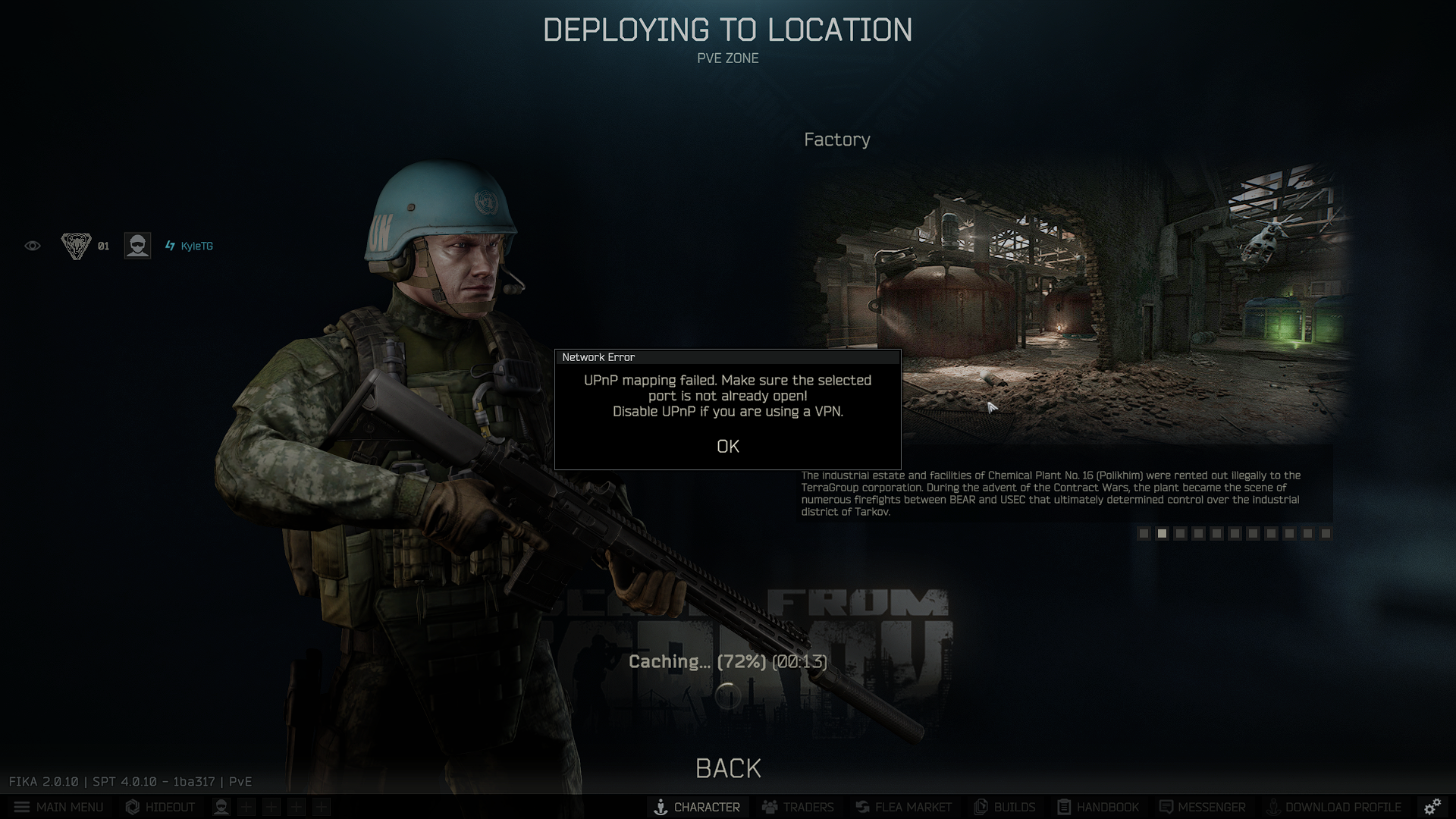This screenshot has width=1456, height=819.
Task: Open the FLEA MARKET
Action: [903, 807]
